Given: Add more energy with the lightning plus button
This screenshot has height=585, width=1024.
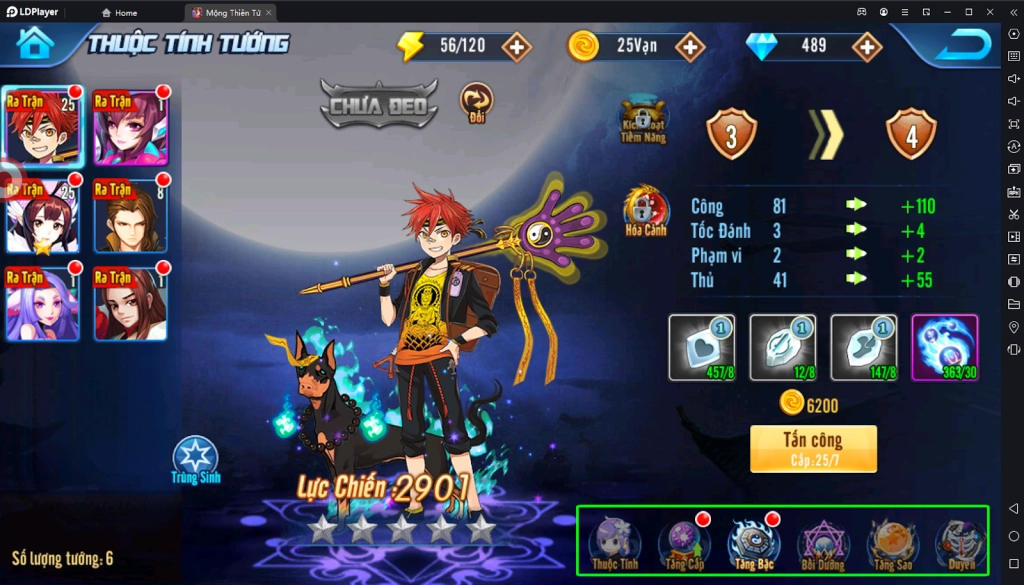Looking at the screenshot, I should click(516, 46).
